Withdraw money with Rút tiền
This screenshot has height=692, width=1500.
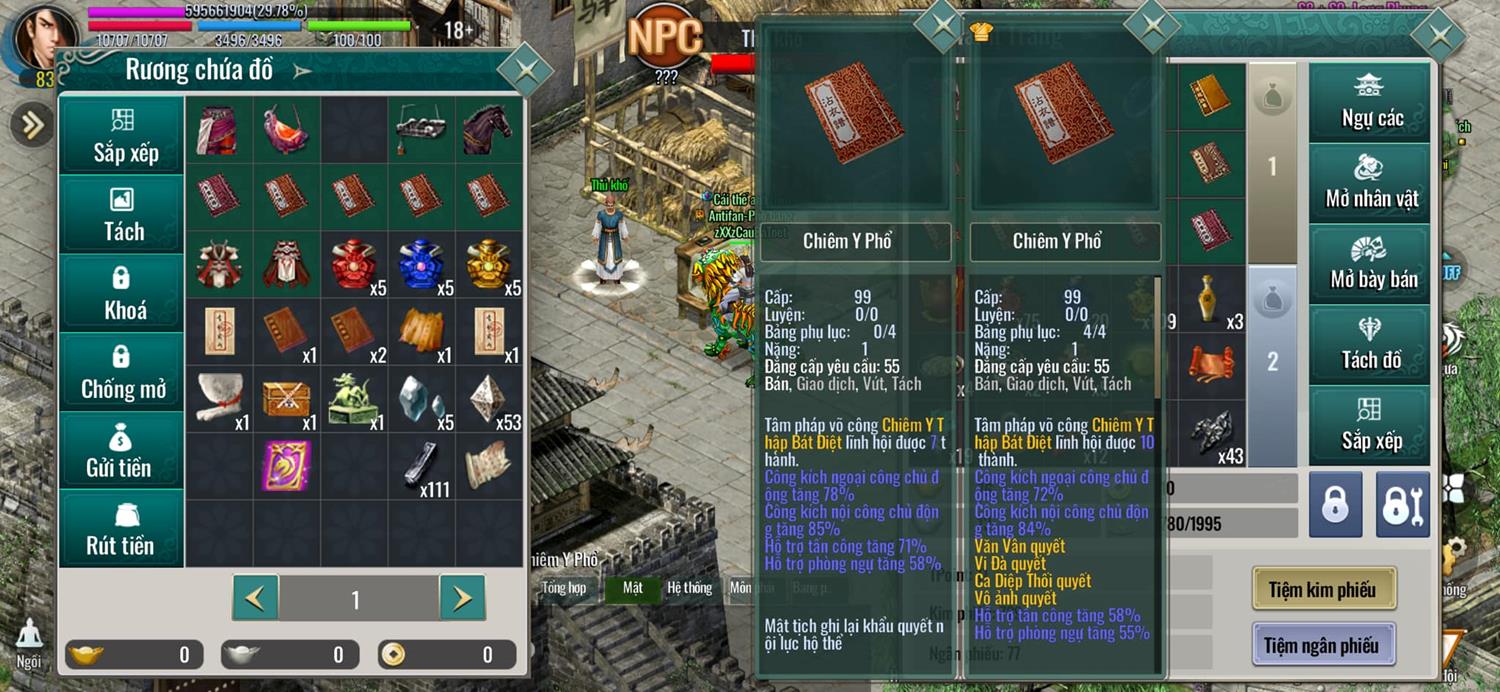coord(122,528)
